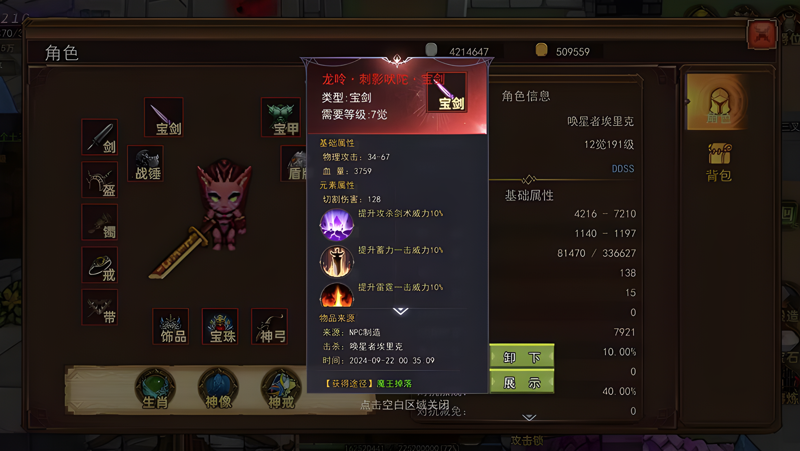Select the 神弓 divine bow slot
This screenshot has width=800, height=451.
pos(269,326)
